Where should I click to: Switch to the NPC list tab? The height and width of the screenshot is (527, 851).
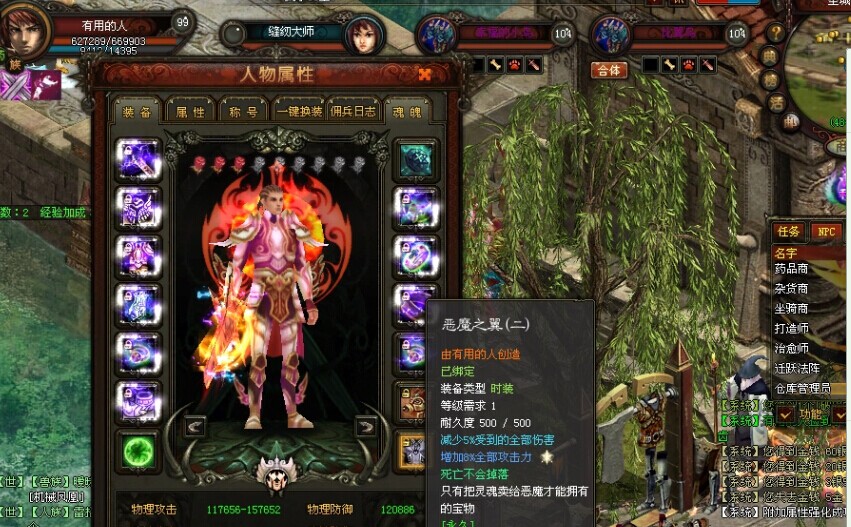[x=827, y=231]
